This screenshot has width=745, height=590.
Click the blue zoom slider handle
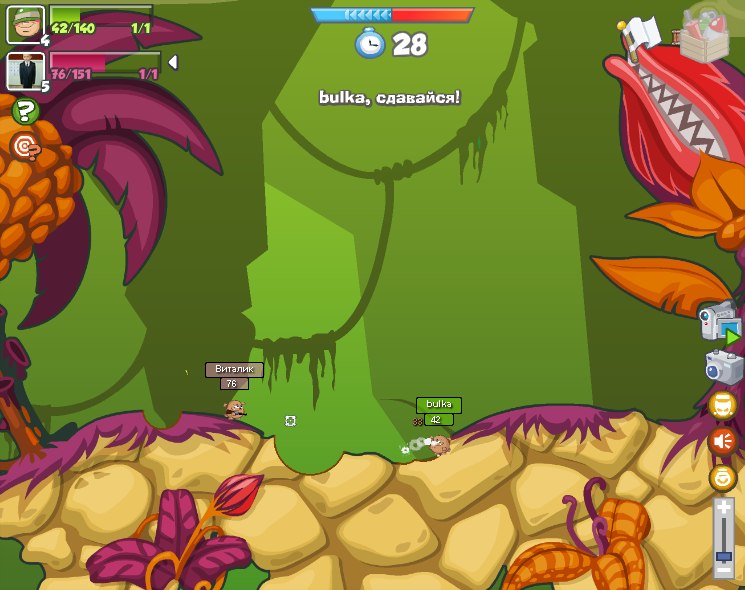pos(723,555)
